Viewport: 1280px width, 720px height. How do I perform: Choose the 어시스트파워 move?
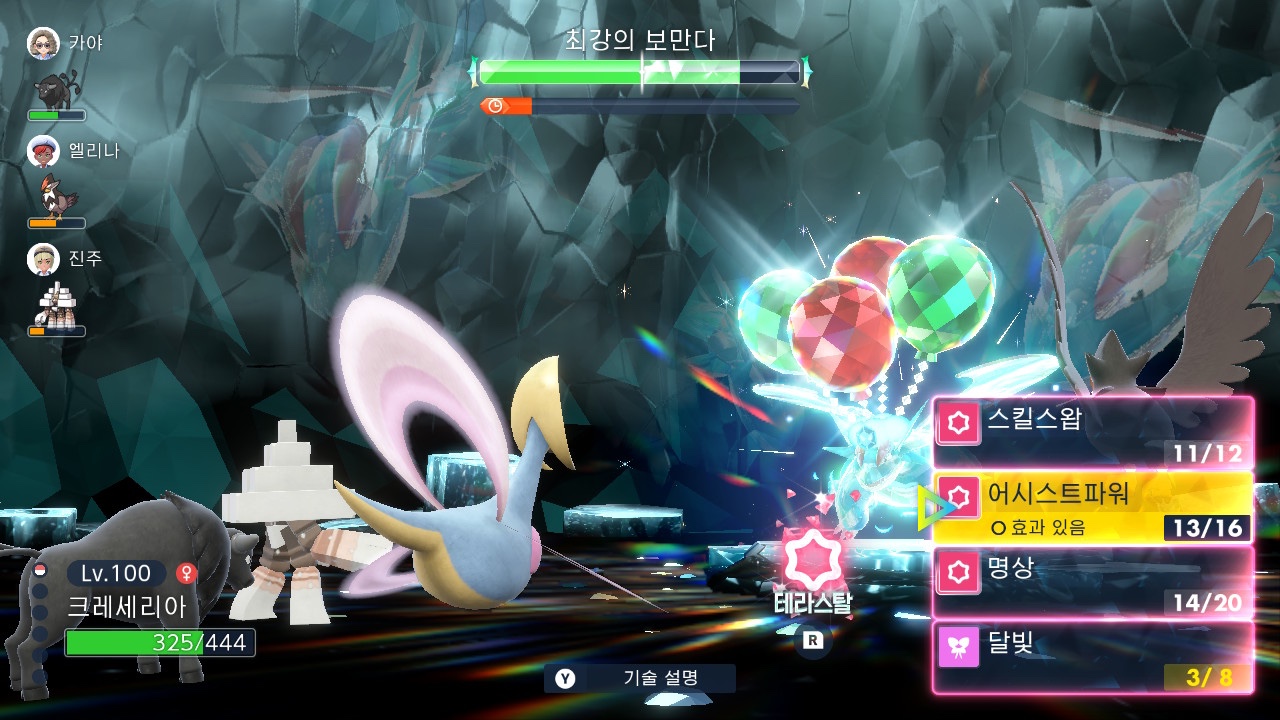[1092, 507]
